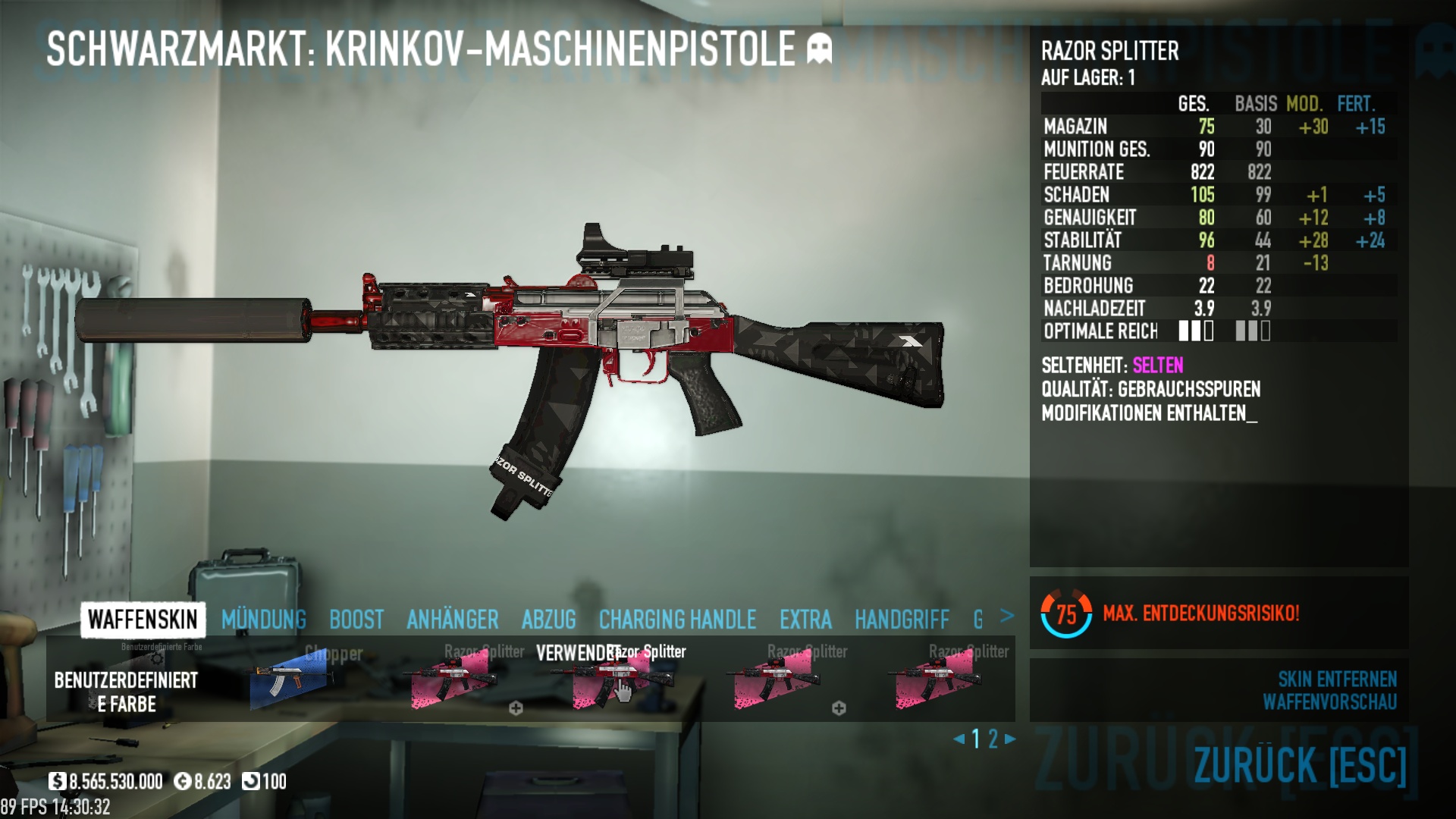
Task: Switch to the MÜNDUNG tab
Action: [x=263, y=620]
